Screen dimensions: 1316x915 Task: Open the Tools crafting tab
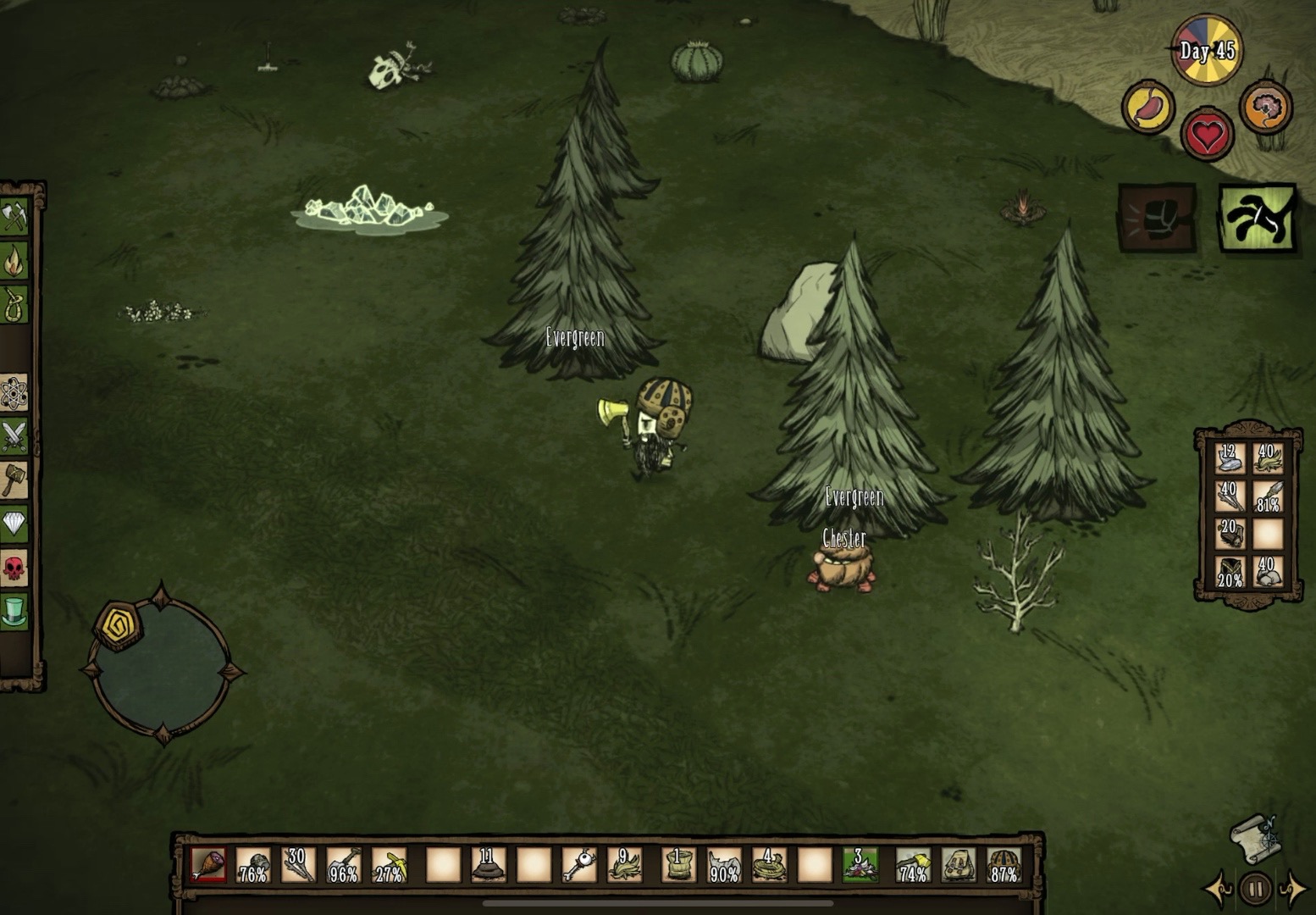pyautogui.click(x=14, y=216)
